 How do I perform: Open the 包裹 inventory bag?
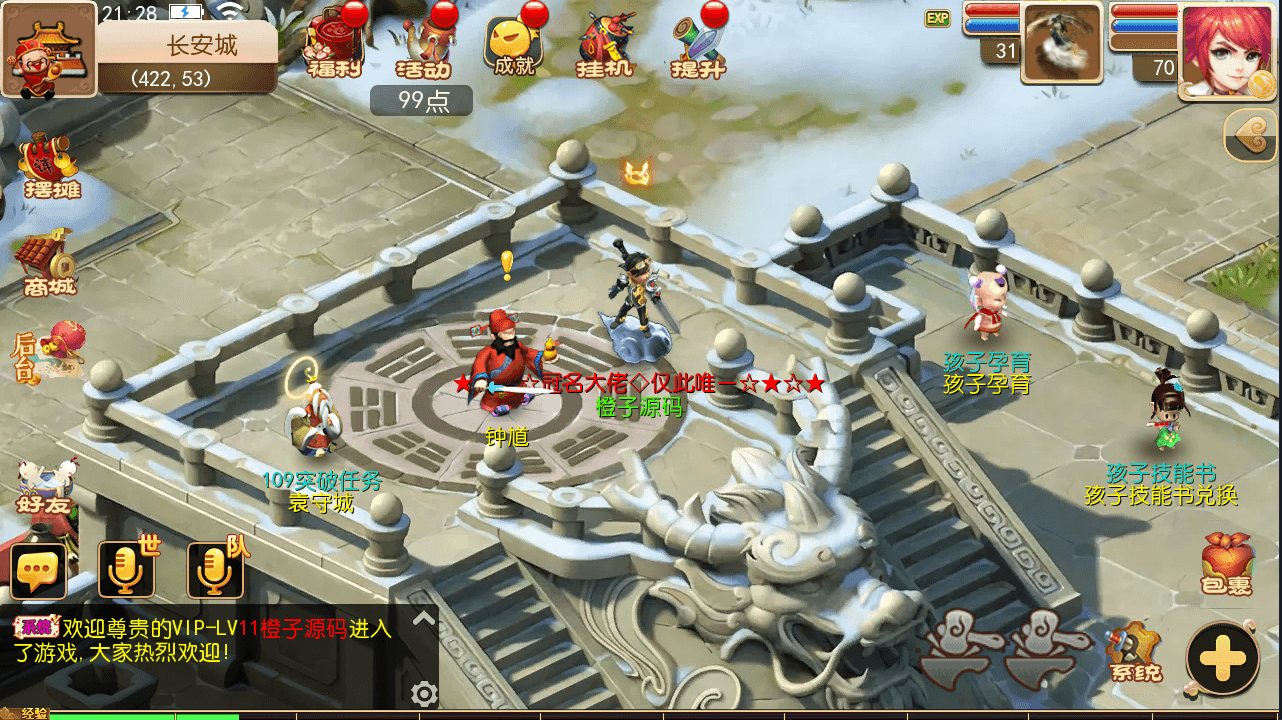tap(1226, 563)
